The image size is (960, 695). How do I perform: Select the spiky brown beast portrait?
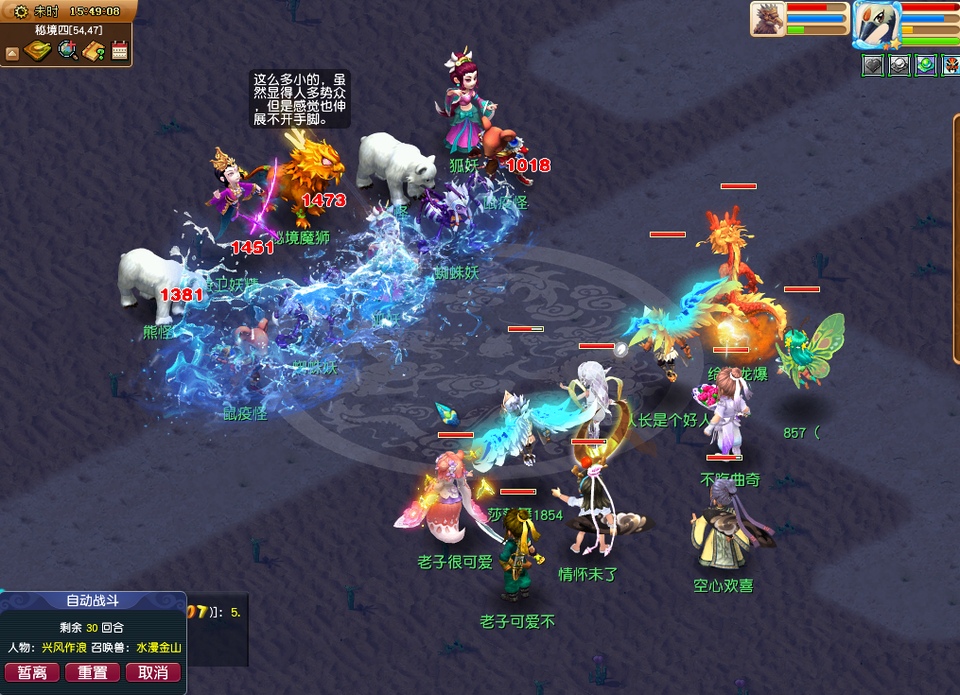(x=767, y=20)
